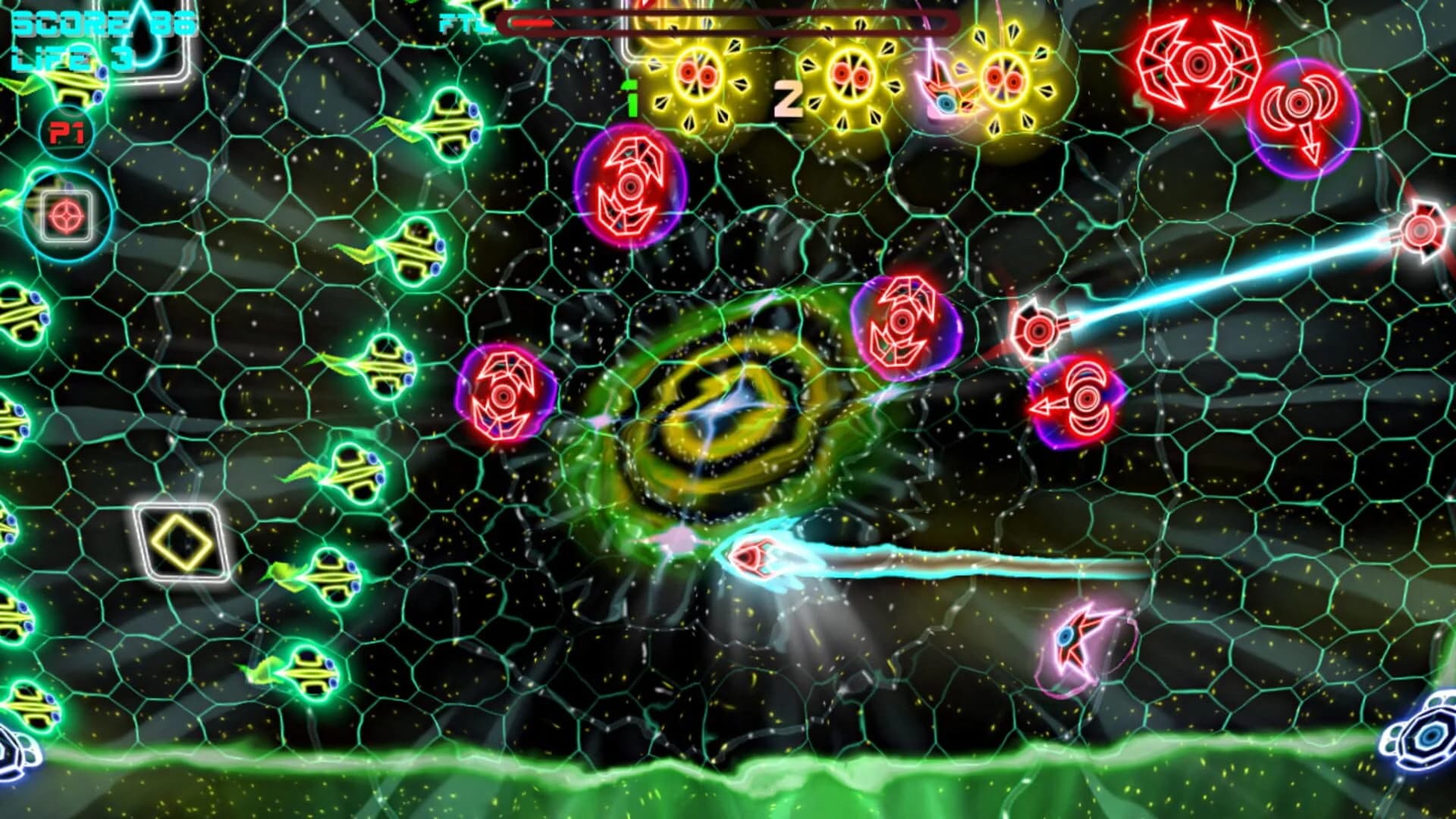The height and width of the screenshot is (819, 1456).
Task: Click the green number 1 wave counter
Action: pyautogui.click(x=629, y=95)
